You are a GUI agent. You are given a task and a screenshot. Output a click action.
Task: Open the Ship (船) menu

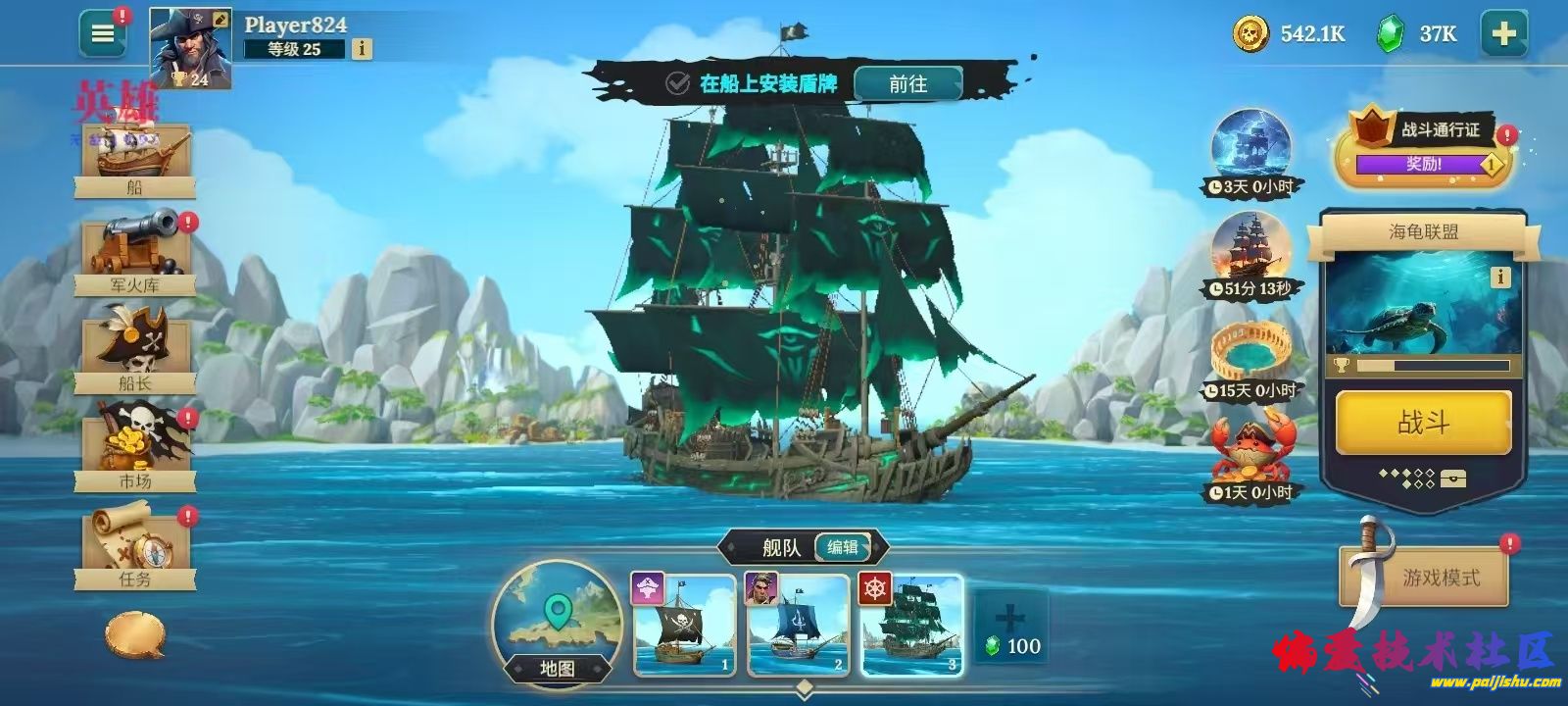point(135,157)
